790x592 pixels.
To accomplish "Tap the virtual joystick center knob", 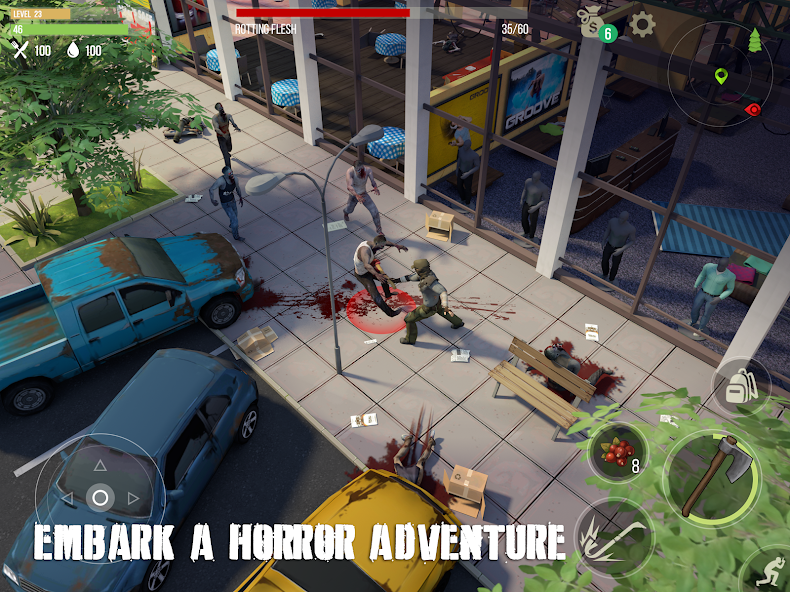I will 100,497.
